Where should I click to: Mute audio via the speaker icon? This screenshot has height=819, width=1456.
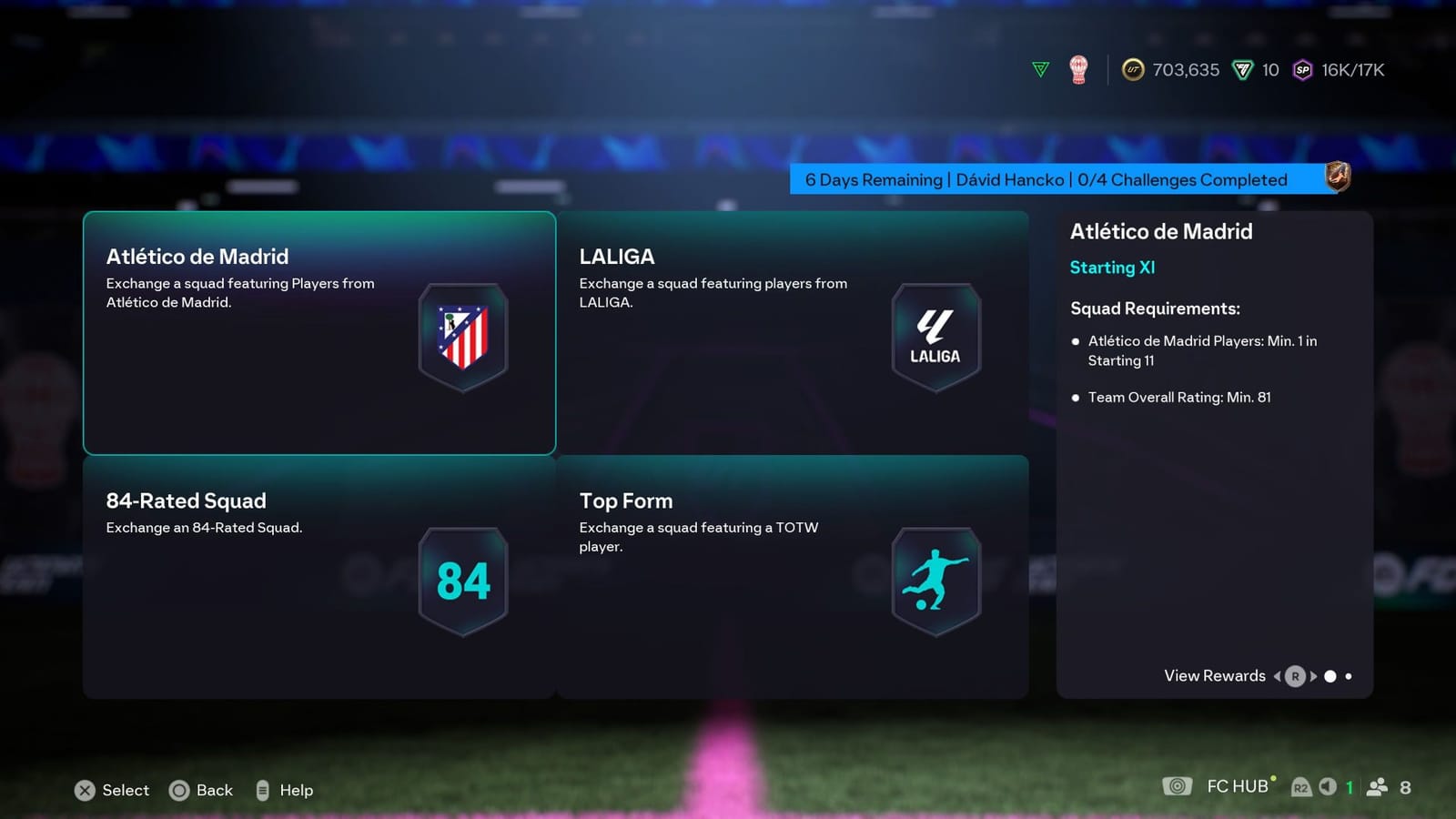pyautogui.click(x=1328, y=786)
